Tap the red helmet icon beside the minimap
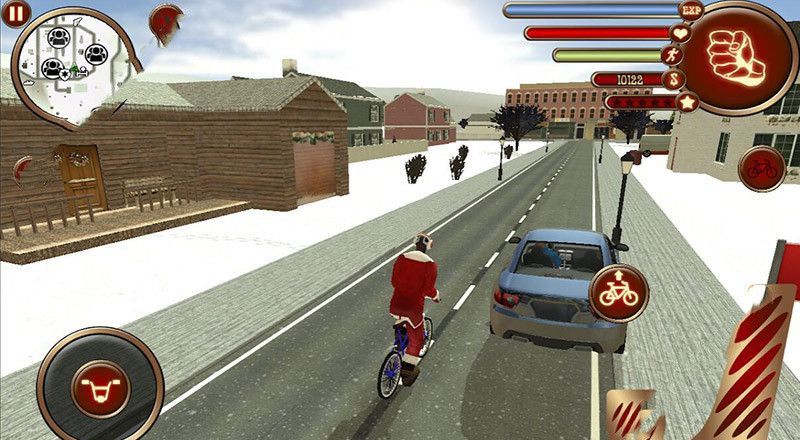Image resolution: width=800 pixels, height=440 pixels. [x=166, y=17]
